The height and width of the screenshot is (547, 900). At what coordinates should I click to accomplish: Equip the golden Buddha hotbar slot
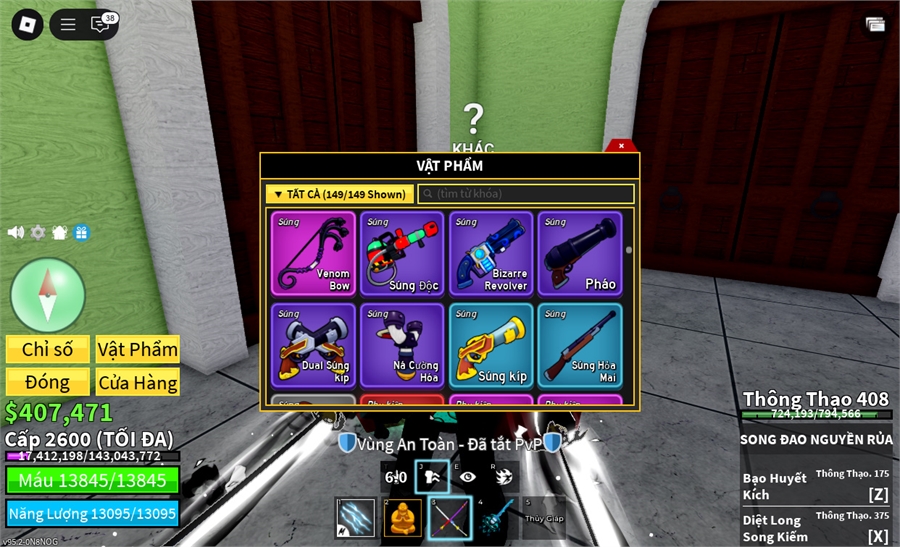click(403, 518)
